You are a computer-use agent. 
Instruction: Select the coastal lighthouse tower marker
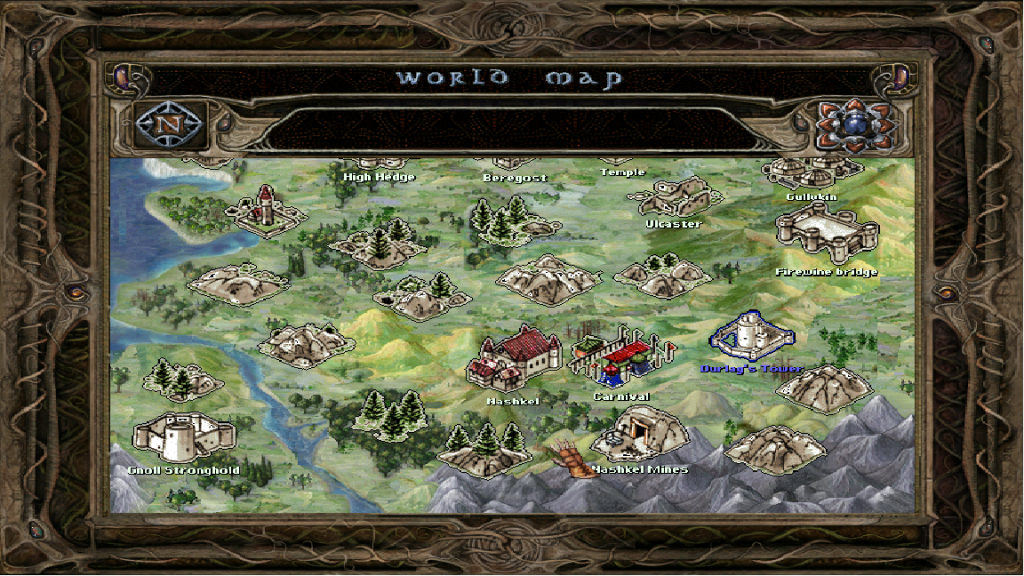(x=265, y=209)
